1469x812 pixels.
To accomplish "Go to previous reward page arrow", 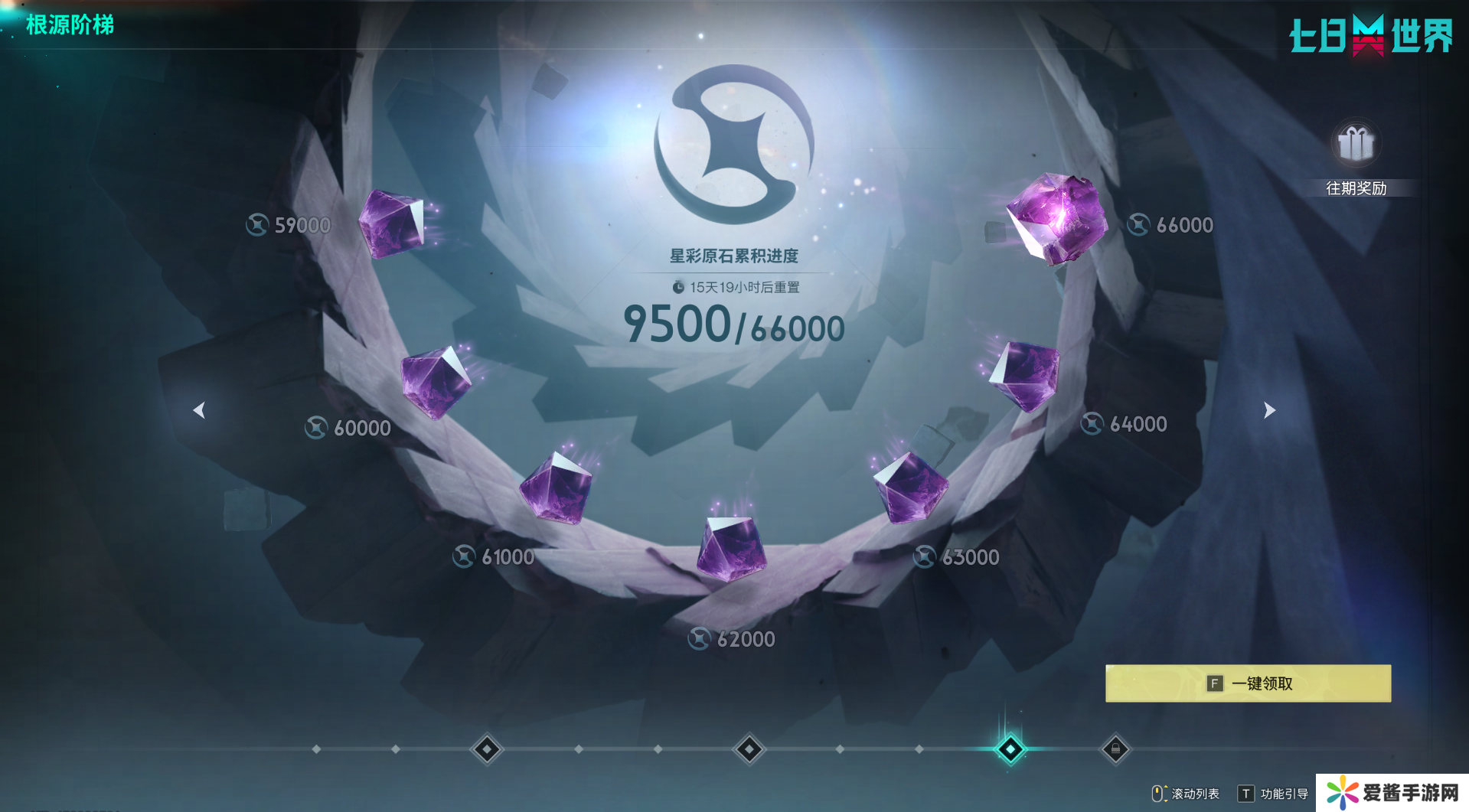I will (199, 410).
